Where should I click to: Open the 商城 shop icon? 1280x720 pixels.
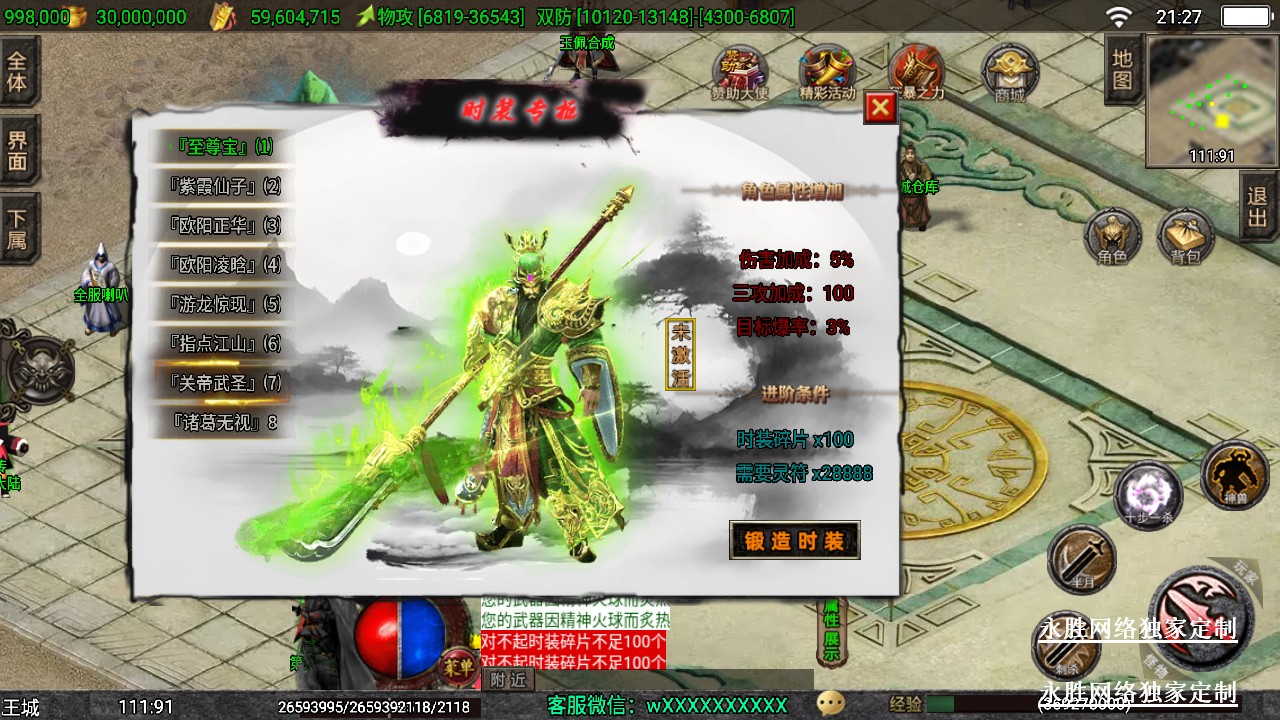tap(1010, 74)
